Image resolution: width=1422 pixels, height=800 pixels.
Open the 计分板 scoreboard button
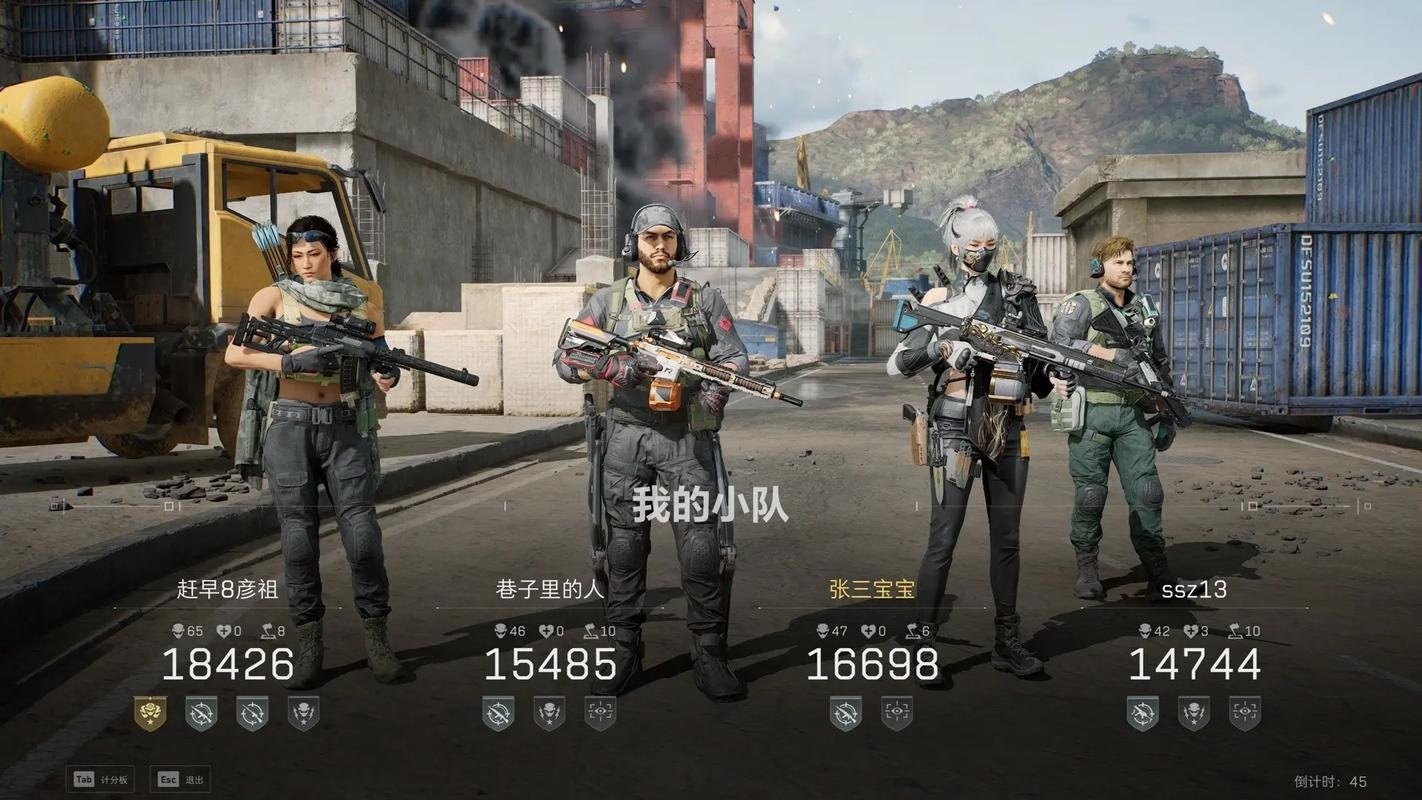coord(100,780)
